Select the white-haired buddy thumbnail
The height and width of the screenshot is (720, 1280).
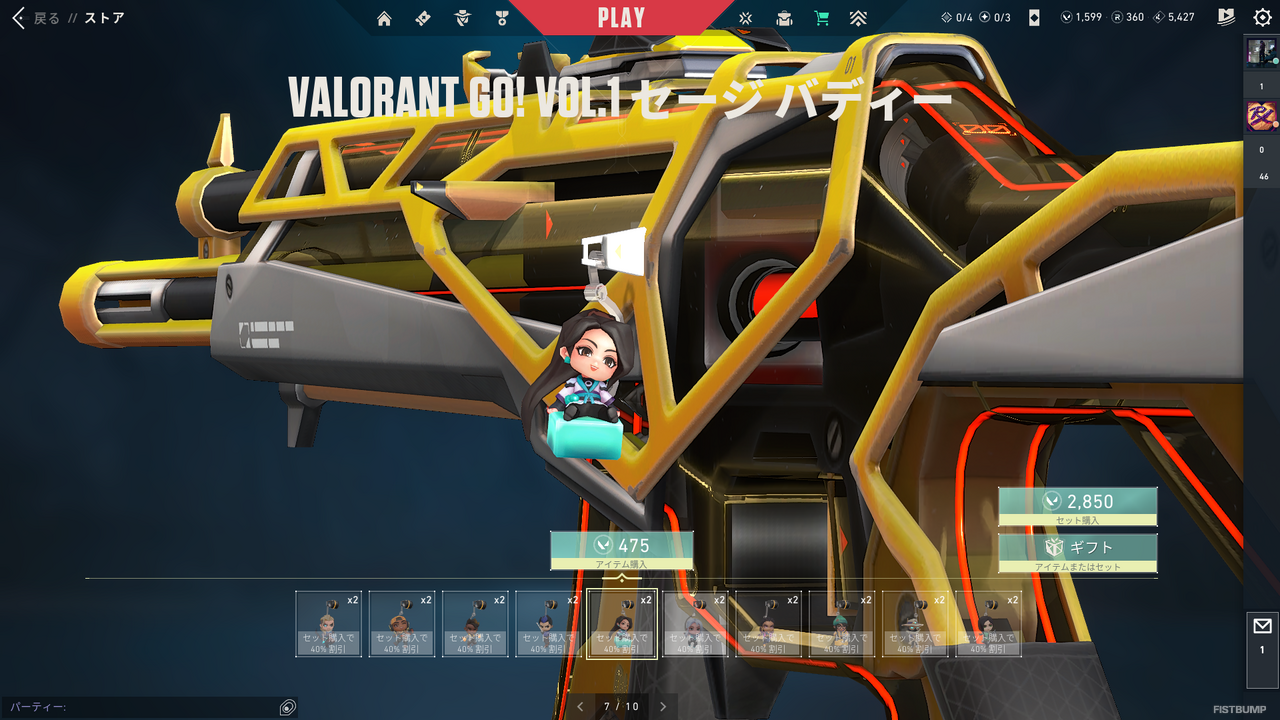(695, 624)
